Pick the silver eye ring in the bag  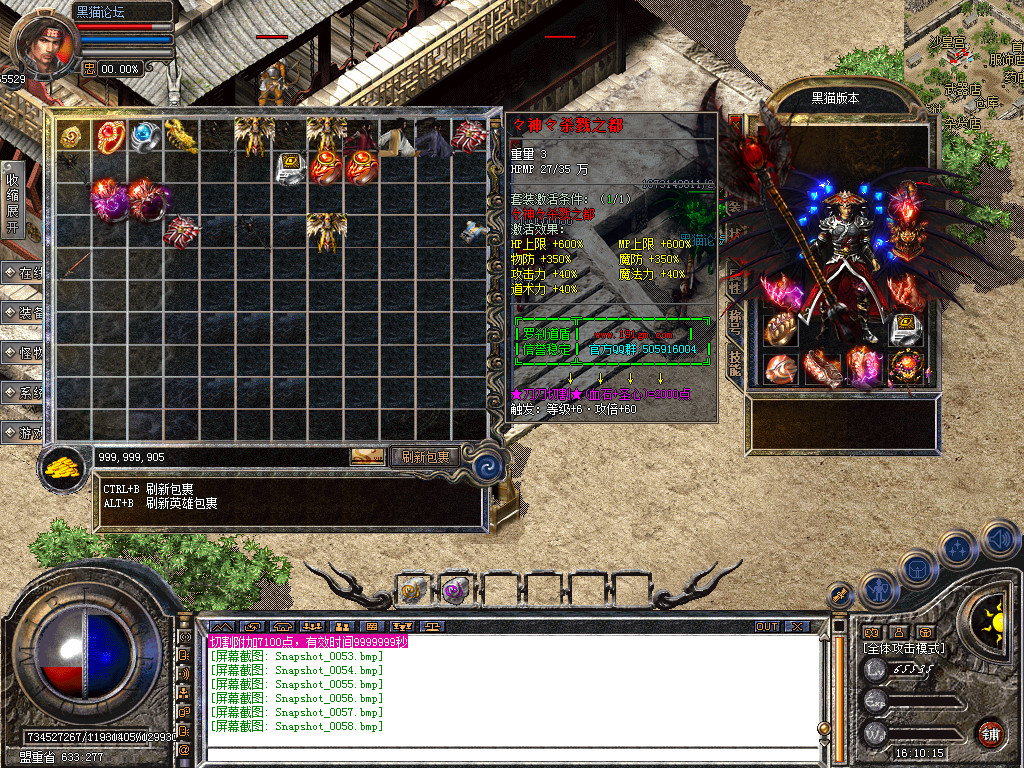[291, 167]
